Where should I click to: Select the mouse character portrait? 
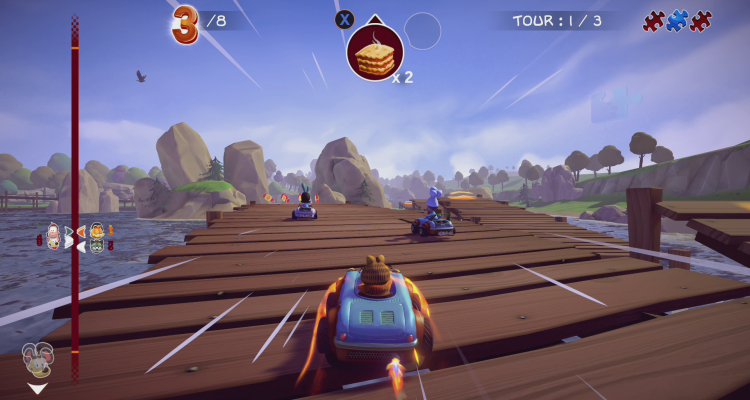(x=36, y=359)
